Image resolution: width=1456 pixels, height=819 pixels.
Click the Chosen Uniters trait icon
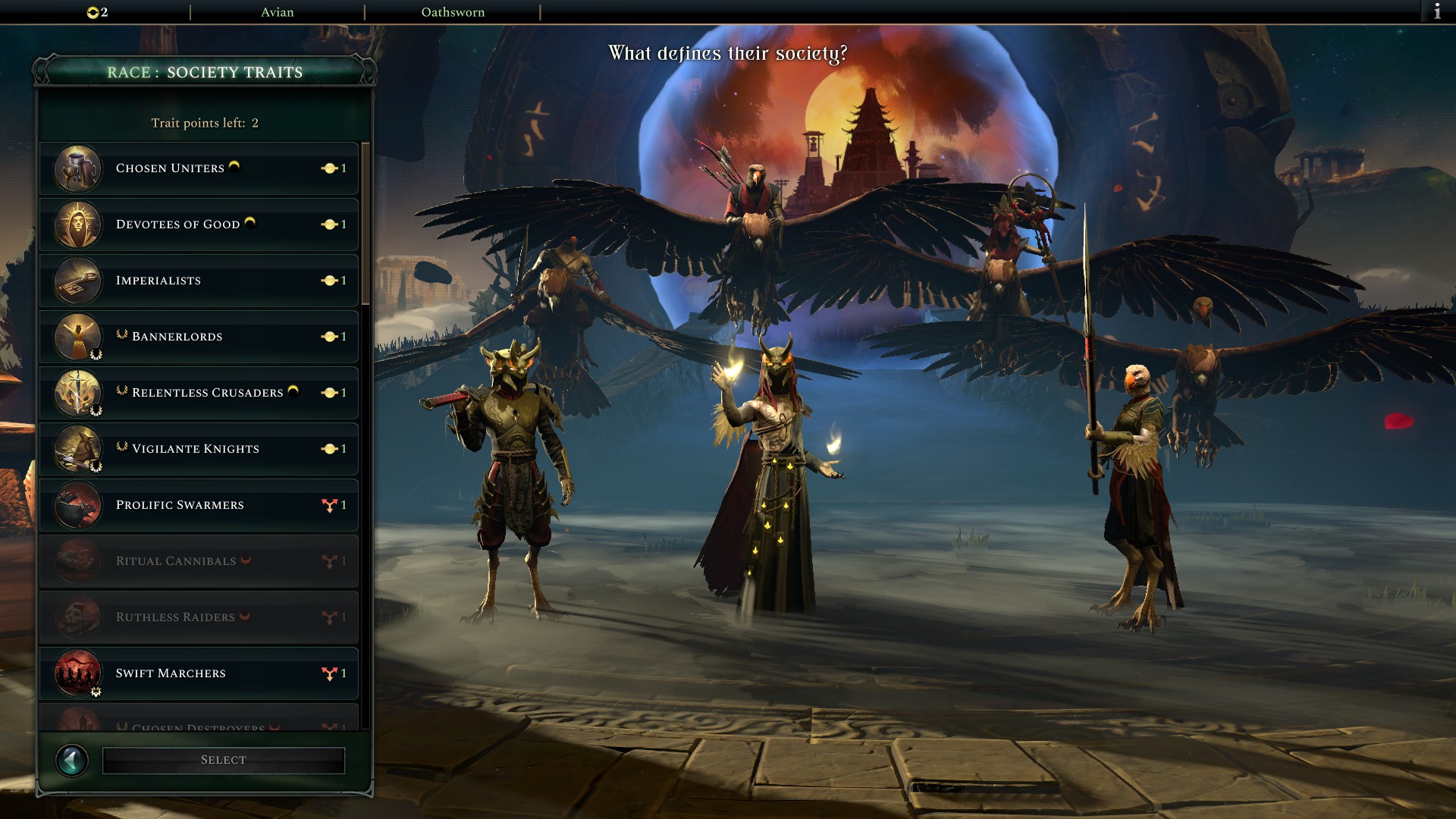pos(77,168)
